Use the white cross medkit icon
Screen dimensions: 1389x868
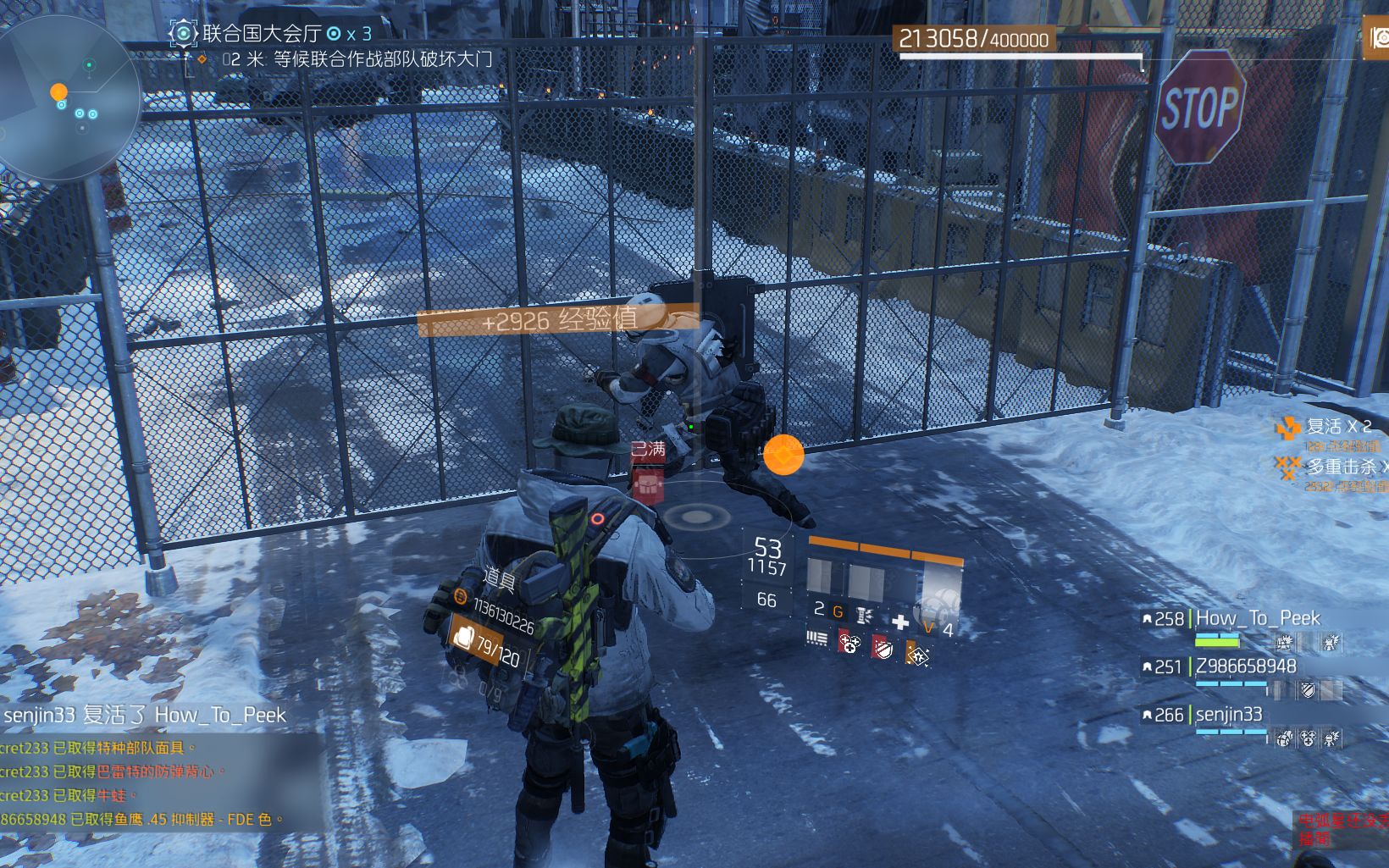pos(899,622)
